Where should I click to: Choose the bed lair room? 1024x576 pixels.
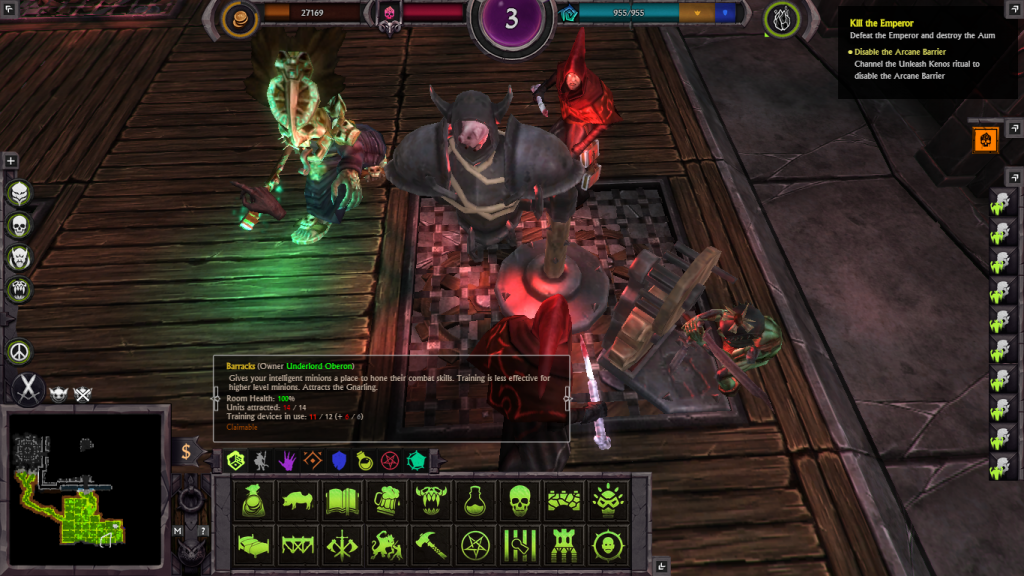point(254,545)
